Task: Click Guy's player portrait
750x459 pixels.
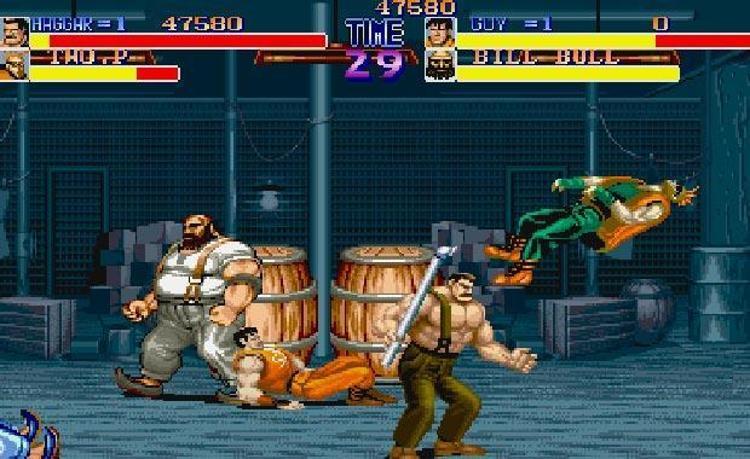Action: coord(440,32)
